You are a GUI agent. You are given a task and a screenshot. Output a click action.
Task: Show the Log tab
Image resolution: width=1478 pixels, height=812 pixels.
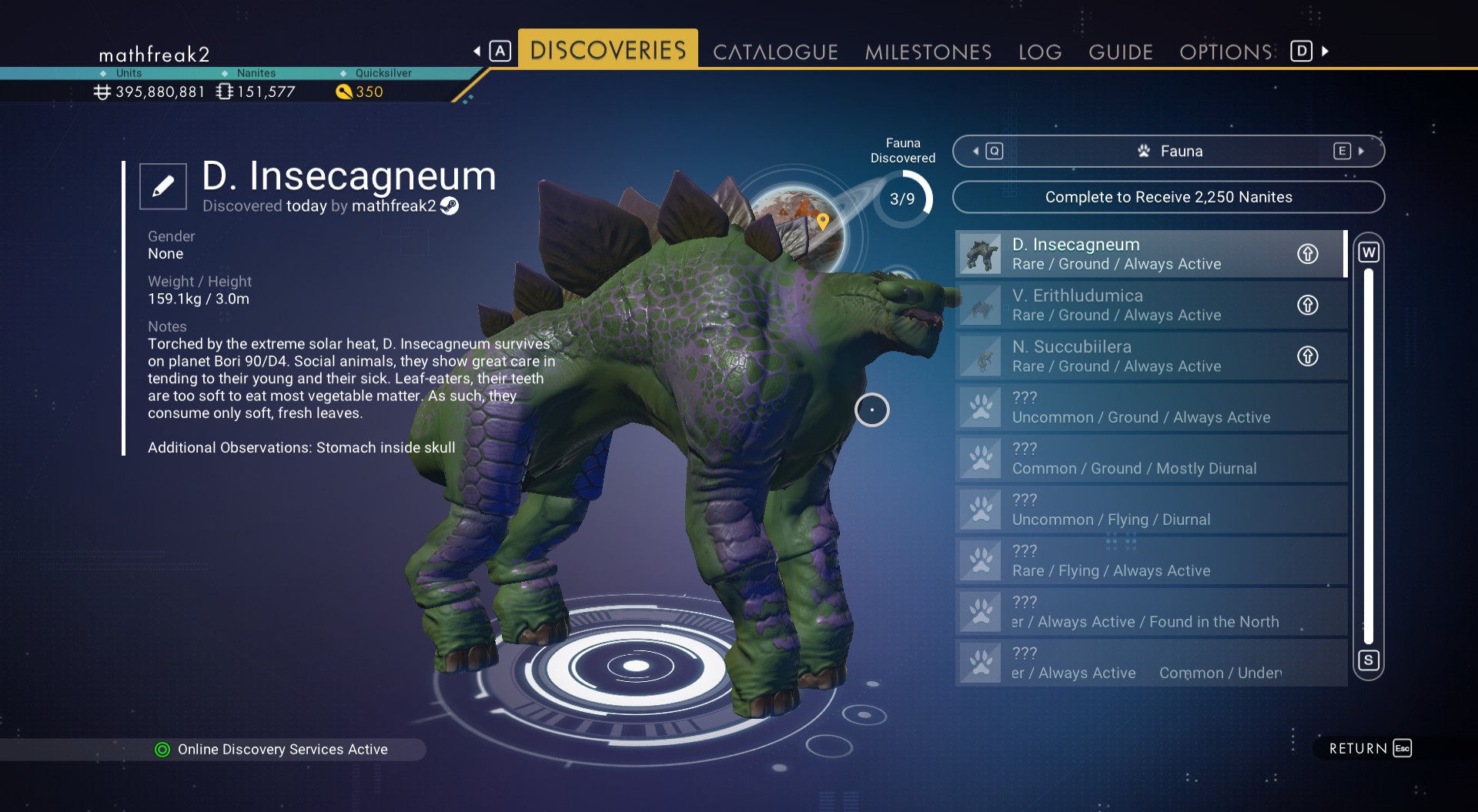1040,52
